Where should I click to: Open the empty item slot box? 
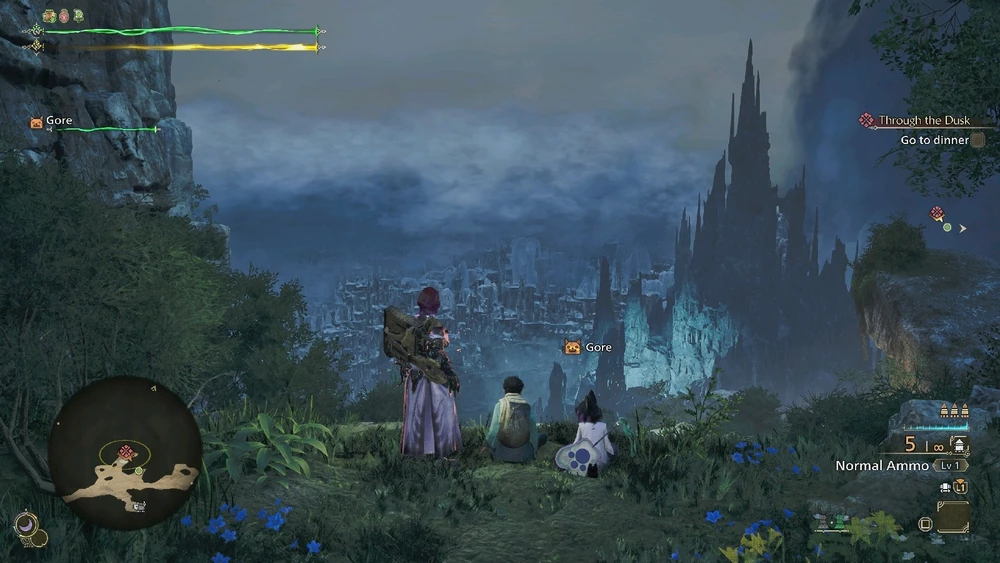click(953, 517)
